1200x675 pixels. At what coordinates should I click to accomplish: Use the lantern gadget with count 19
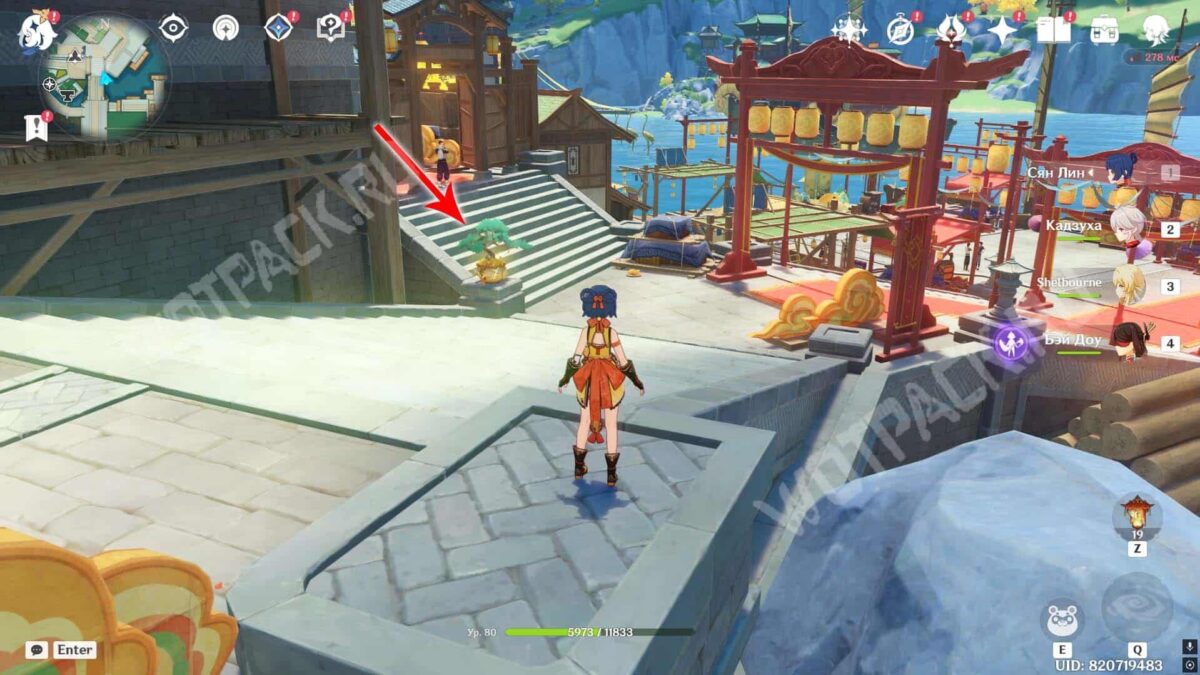tap(1137, 517)
